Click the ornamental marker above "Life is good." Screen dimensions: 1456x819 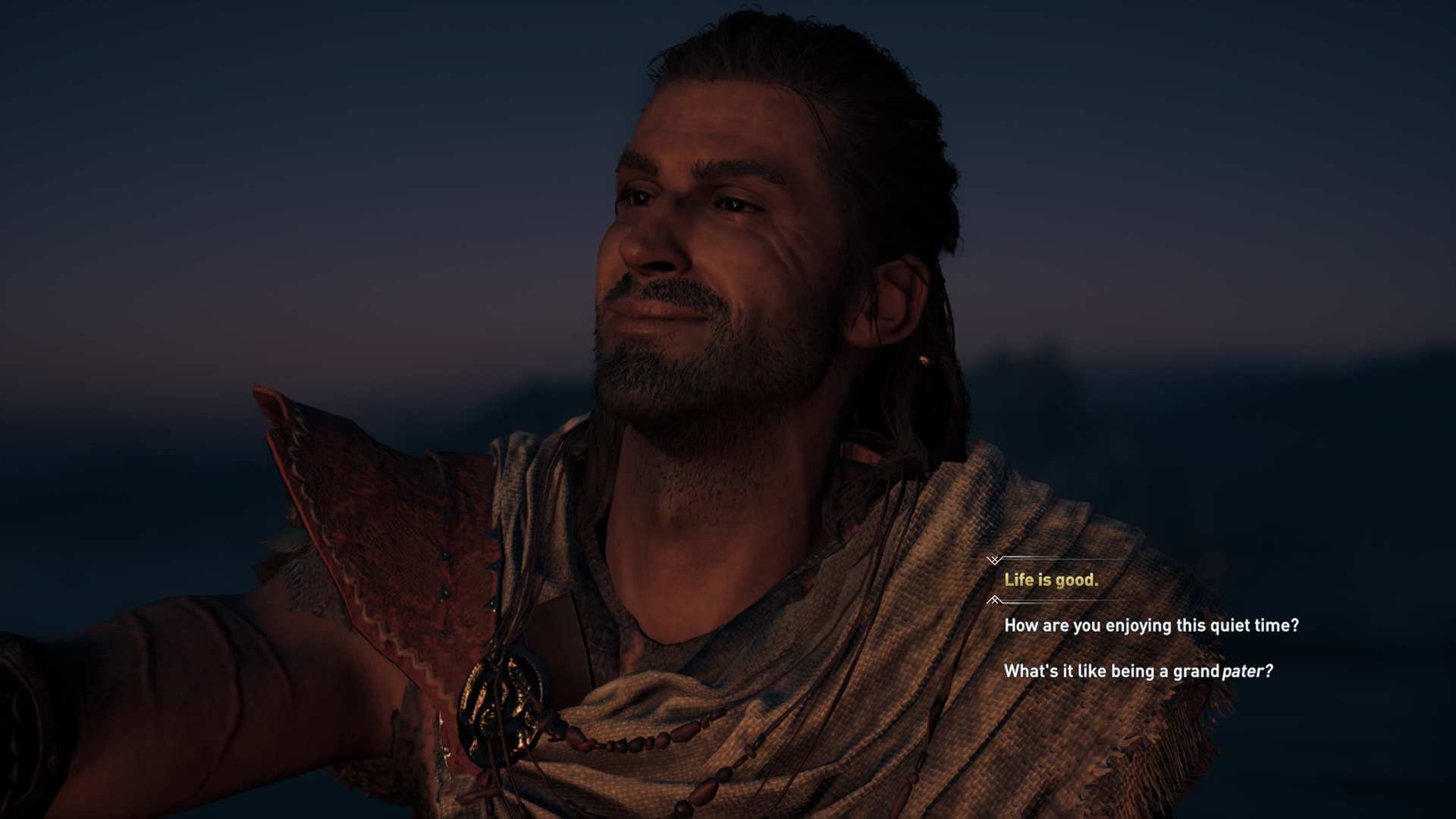994,561
